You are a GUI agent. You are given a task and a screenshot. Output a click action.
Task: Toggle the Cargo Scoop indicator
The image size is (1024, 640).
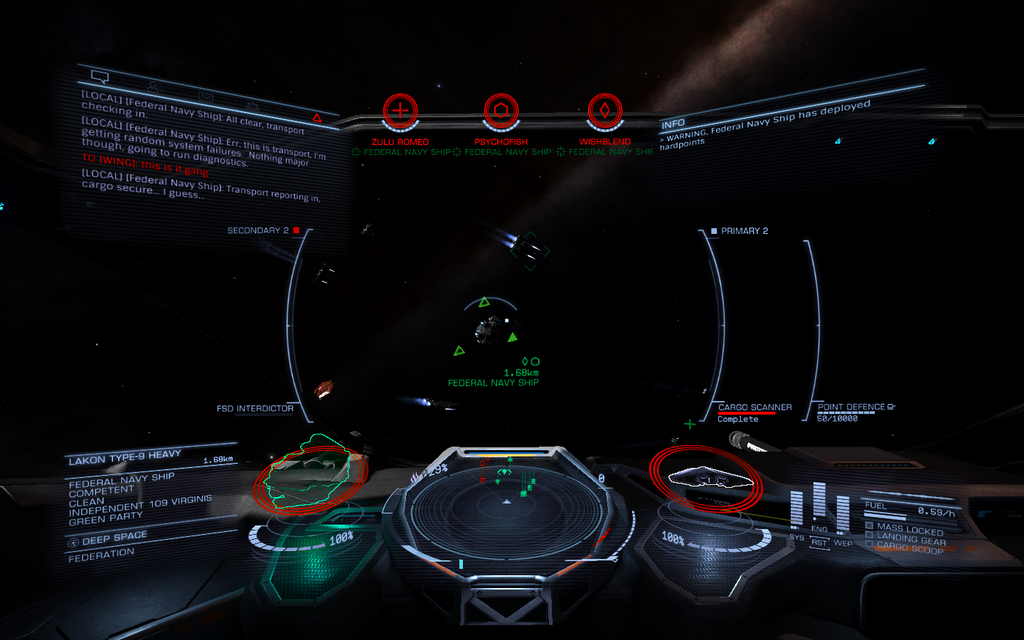pyautogui.click(x=908, y=548)
